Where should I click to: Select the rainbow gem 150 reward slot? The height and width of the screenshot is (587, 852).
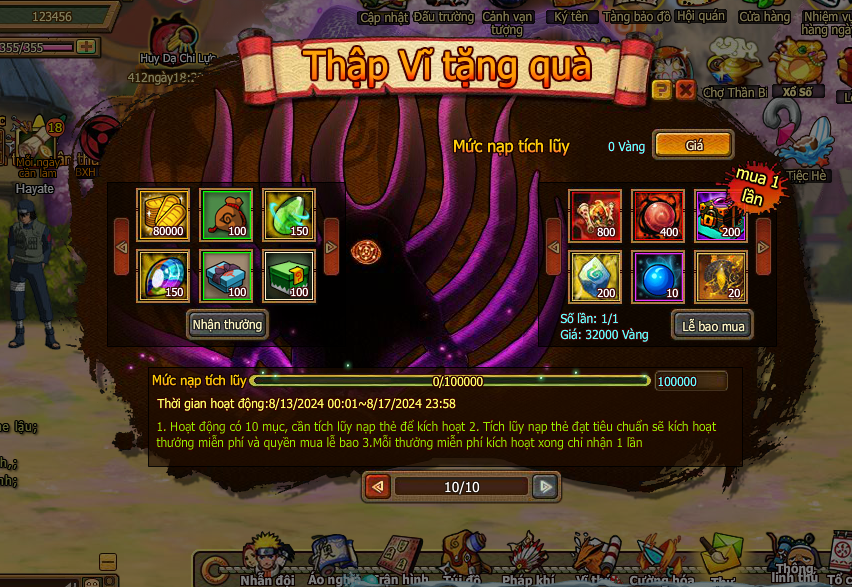click(x=162, y=276)
